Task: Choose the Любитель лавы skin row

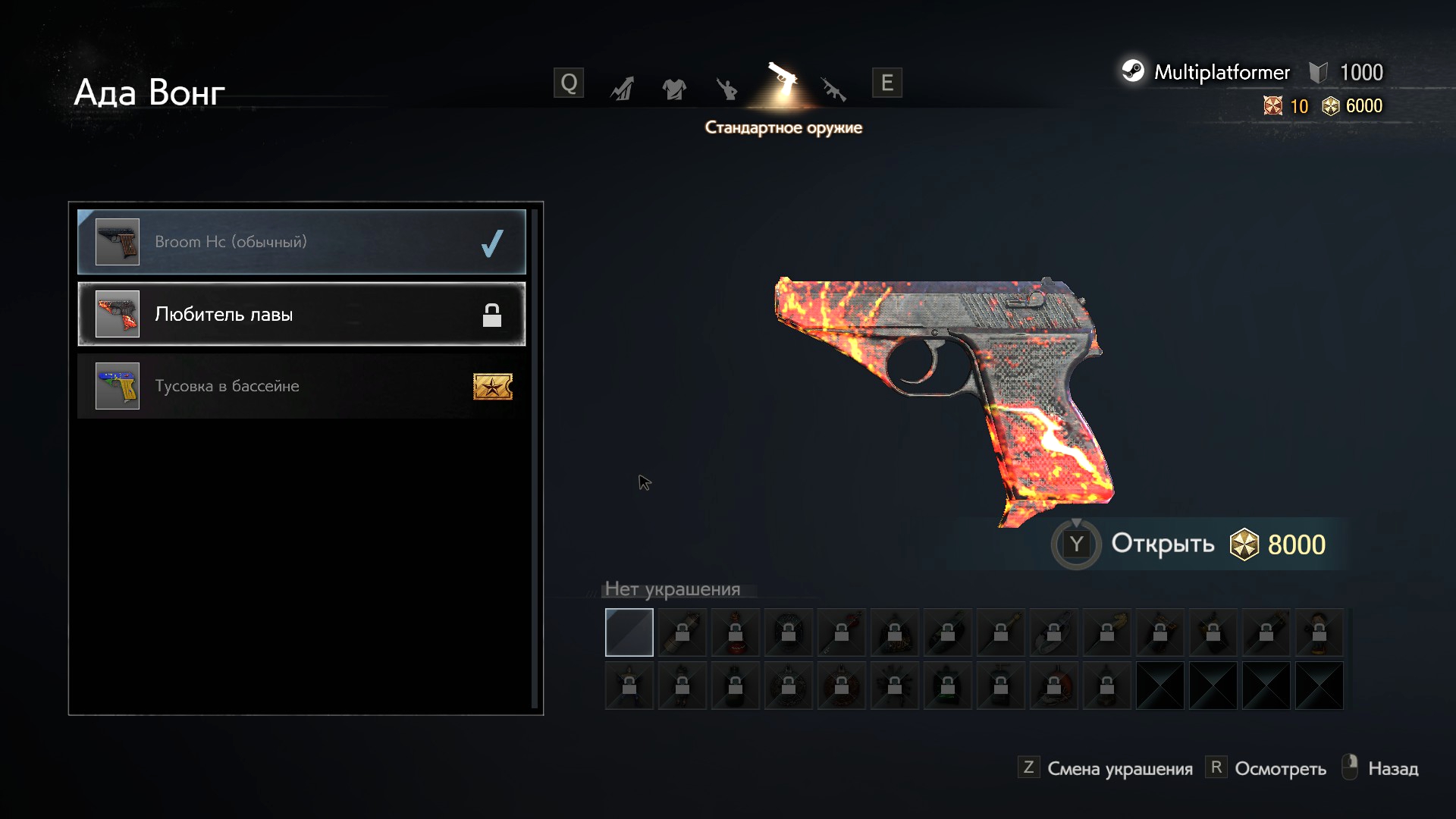Action: pyautogui.click(x=301, y=314)
